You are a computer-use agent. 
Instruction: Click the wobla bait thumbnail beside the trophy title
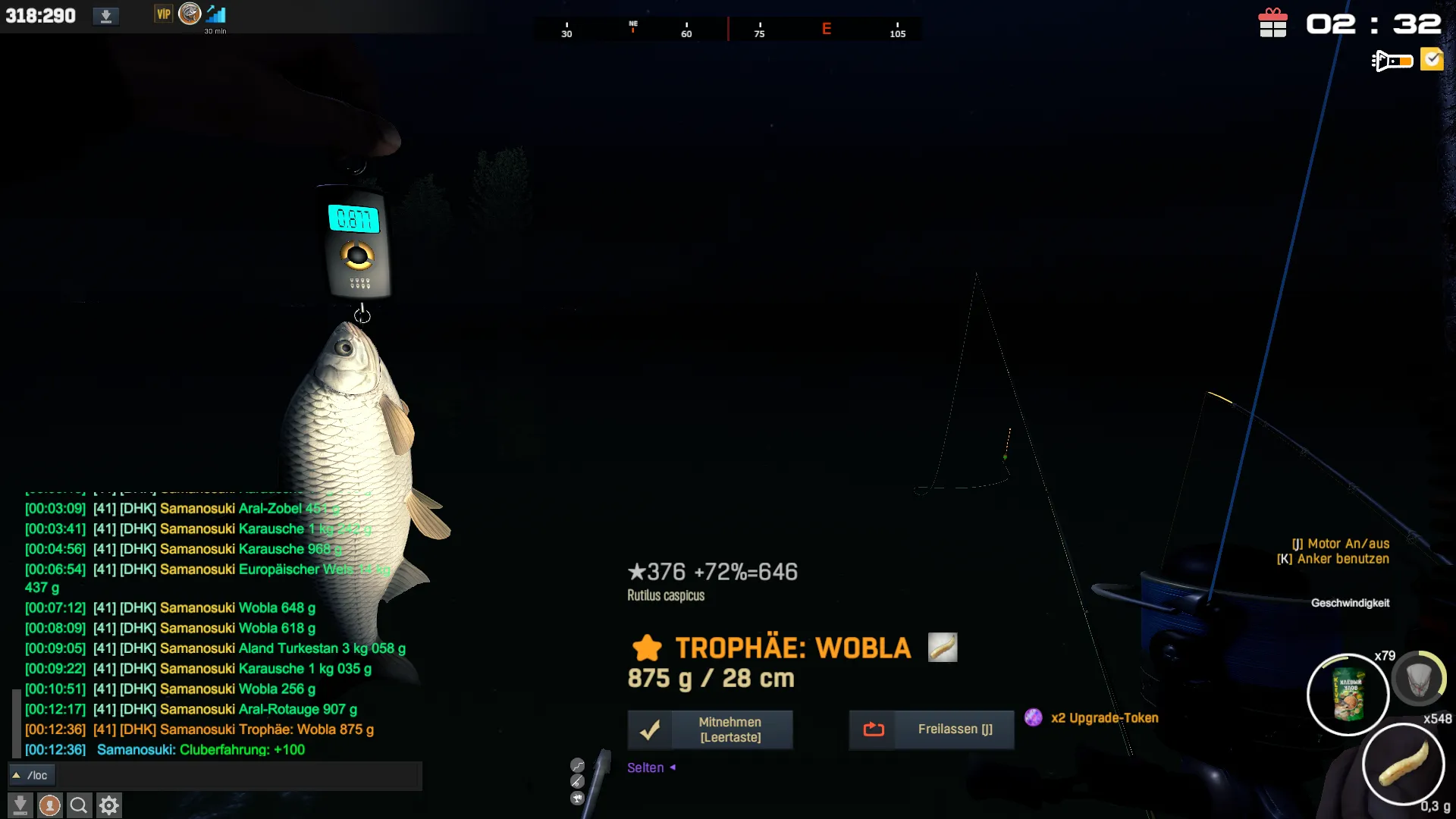click(x=943, y=648)
